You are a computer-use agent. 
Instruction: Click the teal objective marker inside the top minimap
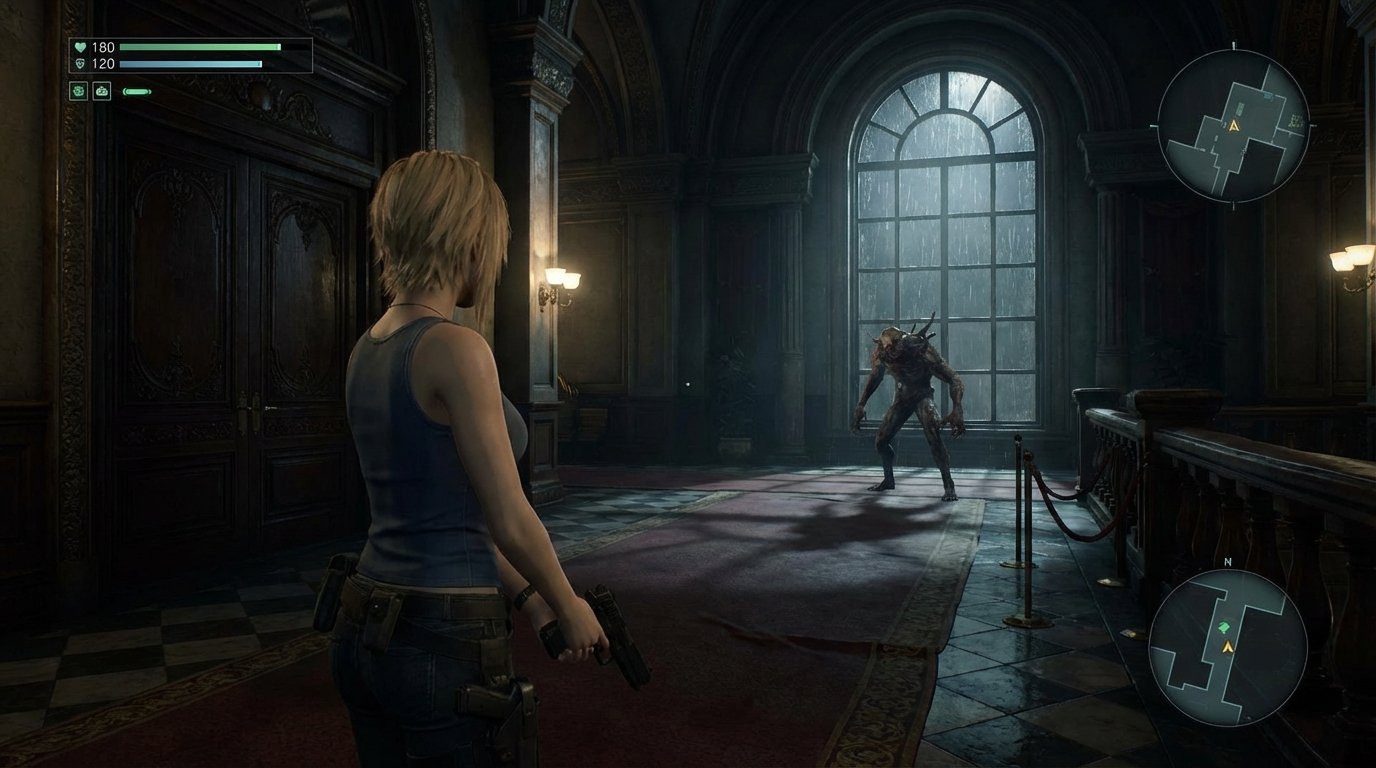point(1267,94)
